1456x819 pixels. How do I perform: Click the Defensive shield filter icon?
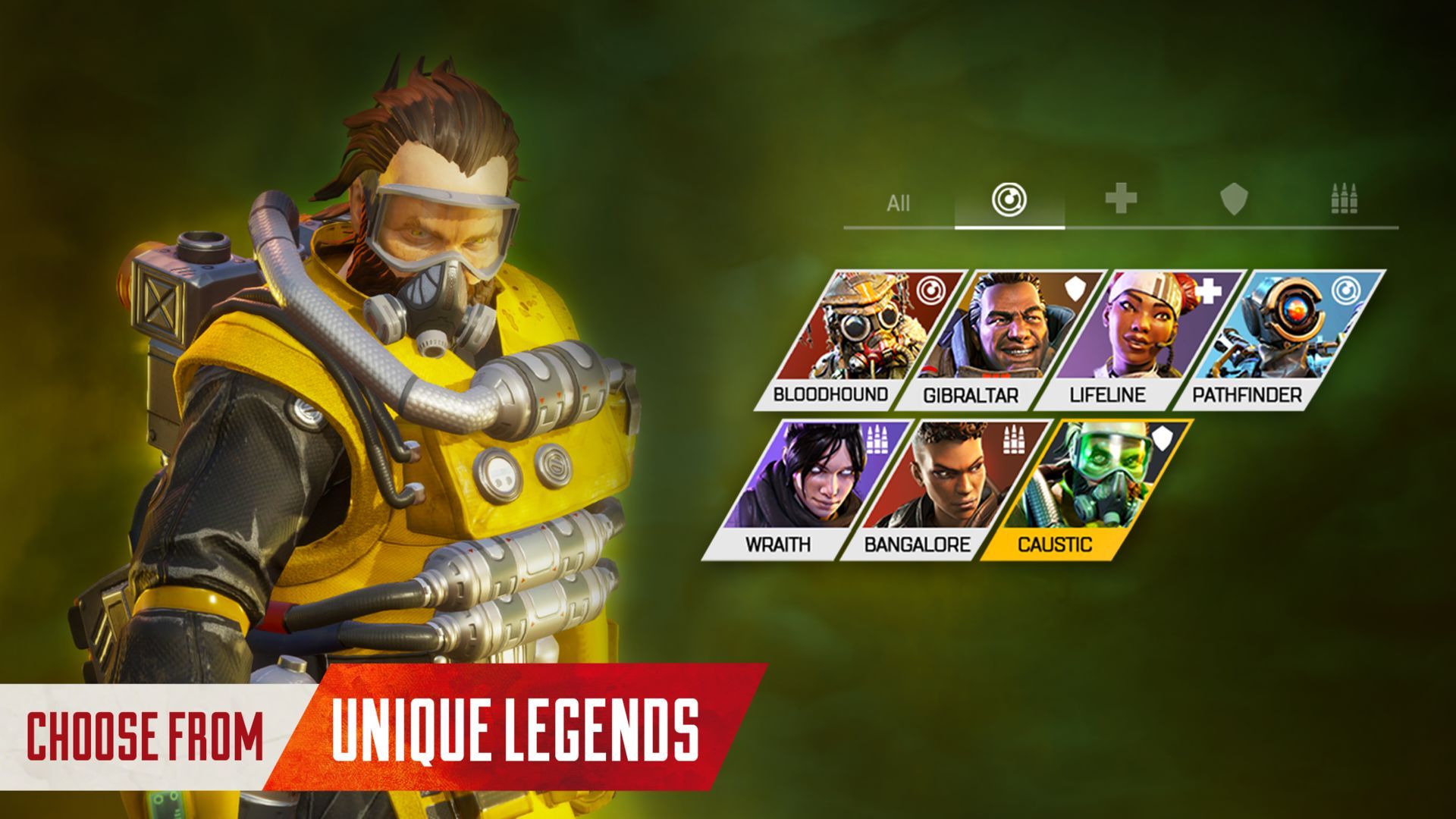coord(1232,201)
